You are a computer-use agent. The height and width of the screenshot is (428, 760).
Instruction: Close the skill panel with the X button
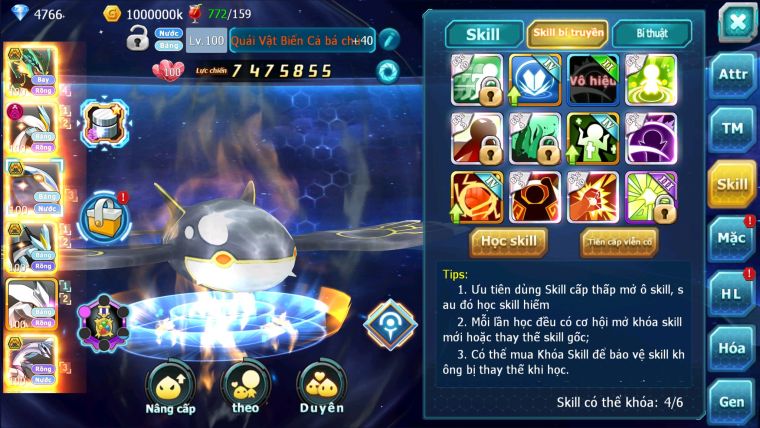coord(737,22)
